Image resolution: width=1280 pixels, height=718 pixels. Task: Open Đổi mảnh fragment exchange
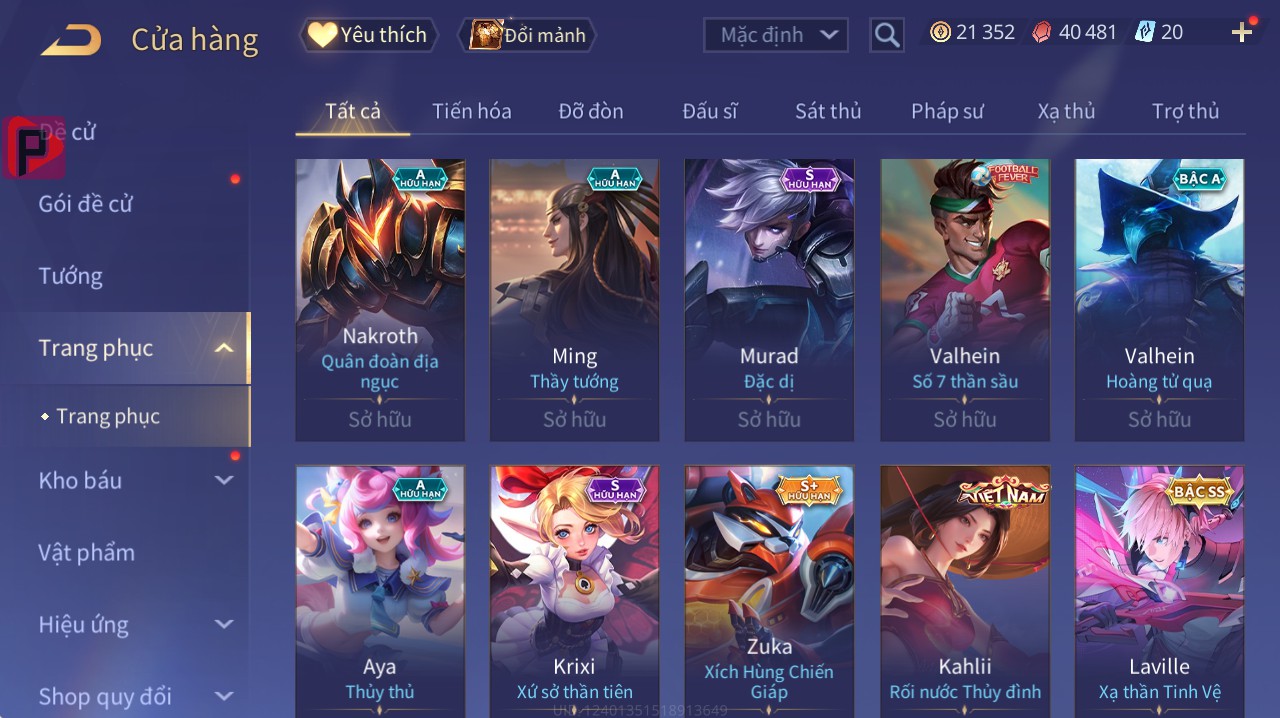pos(527,35)
